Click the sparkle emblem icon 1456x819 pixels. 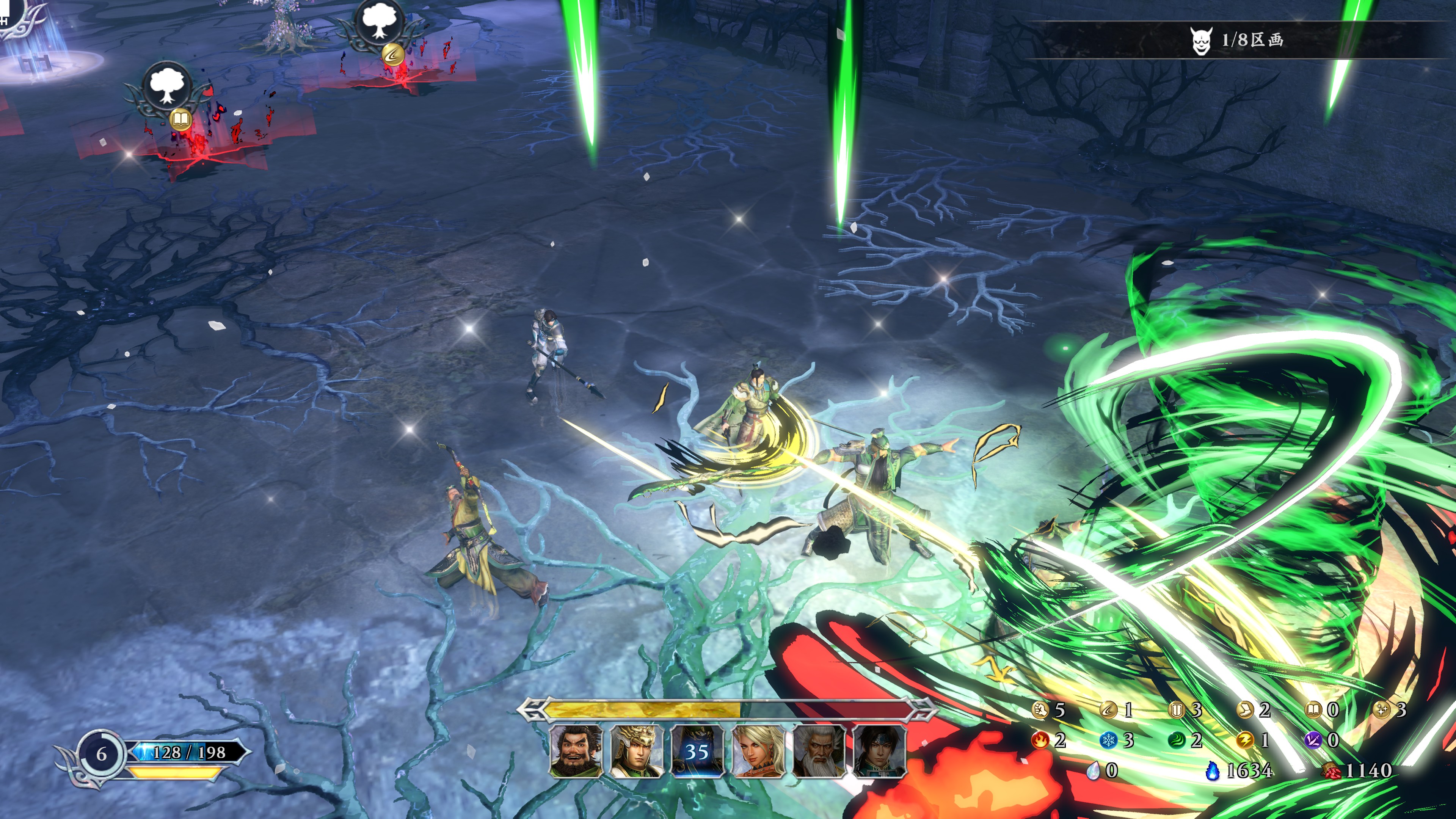pyautogui.click(x=1381, y=710)
